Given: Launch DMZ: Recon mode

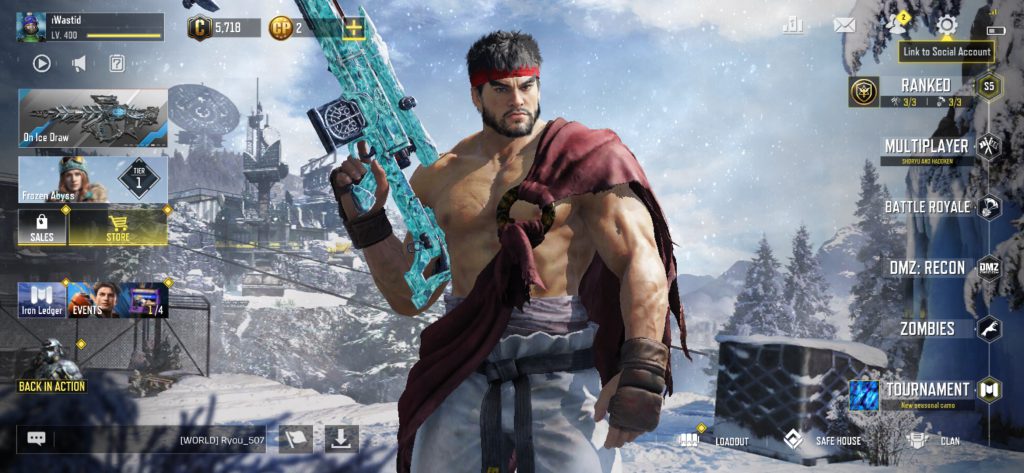Looking at the screenshot, I should click(927, 268).
